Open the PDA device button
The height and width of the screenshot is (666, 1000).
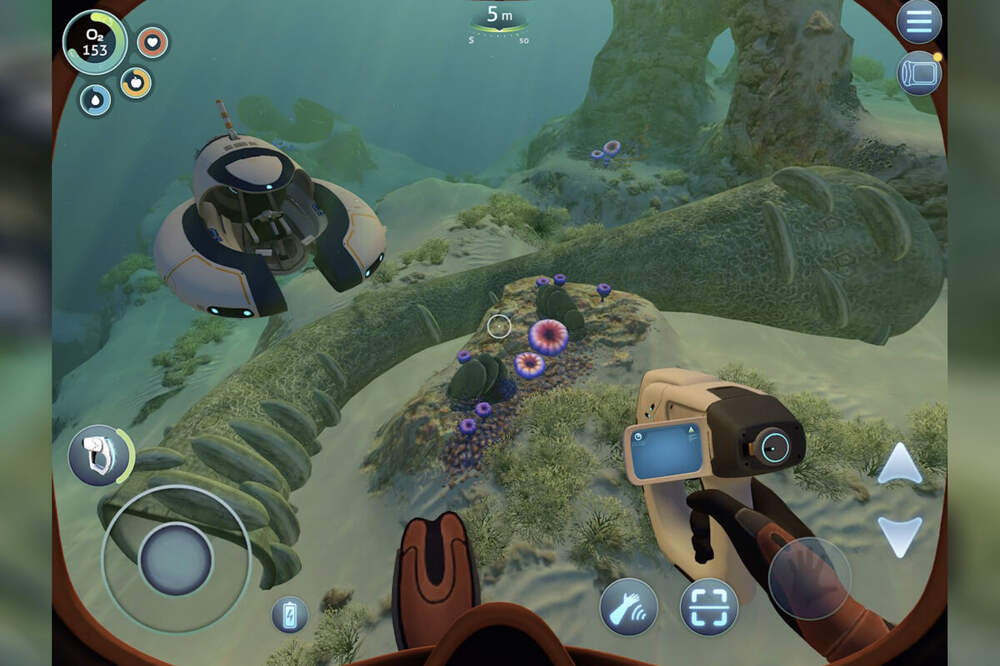pos(918,73)
